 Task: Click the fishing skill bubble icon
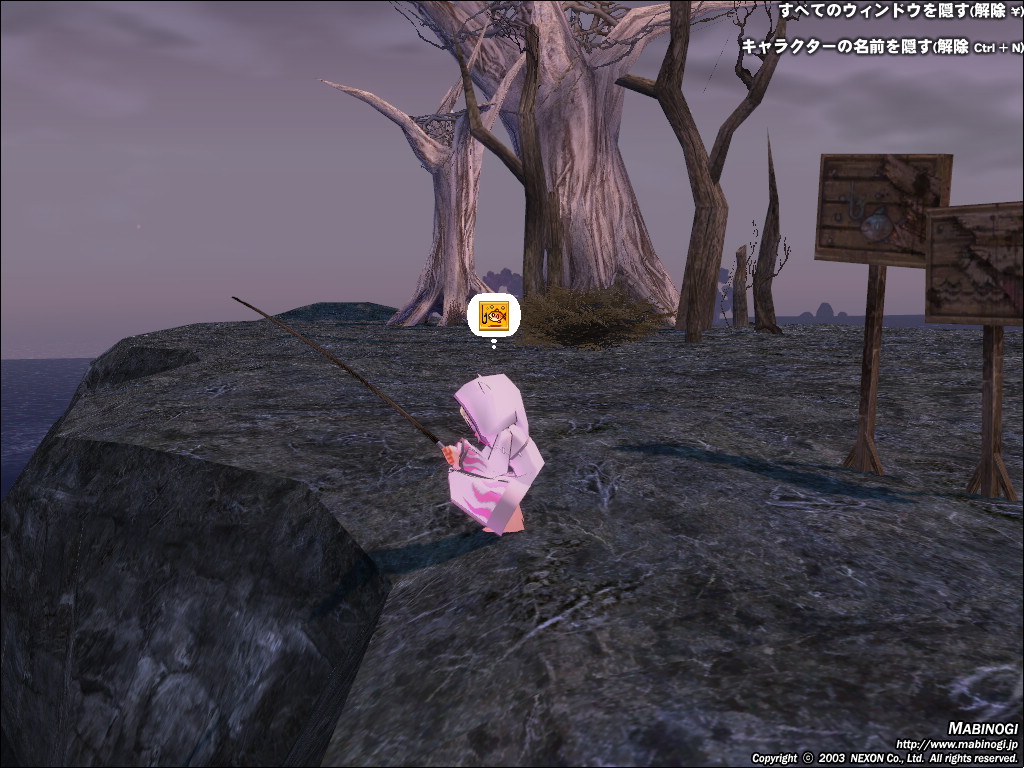click(494, 315)
